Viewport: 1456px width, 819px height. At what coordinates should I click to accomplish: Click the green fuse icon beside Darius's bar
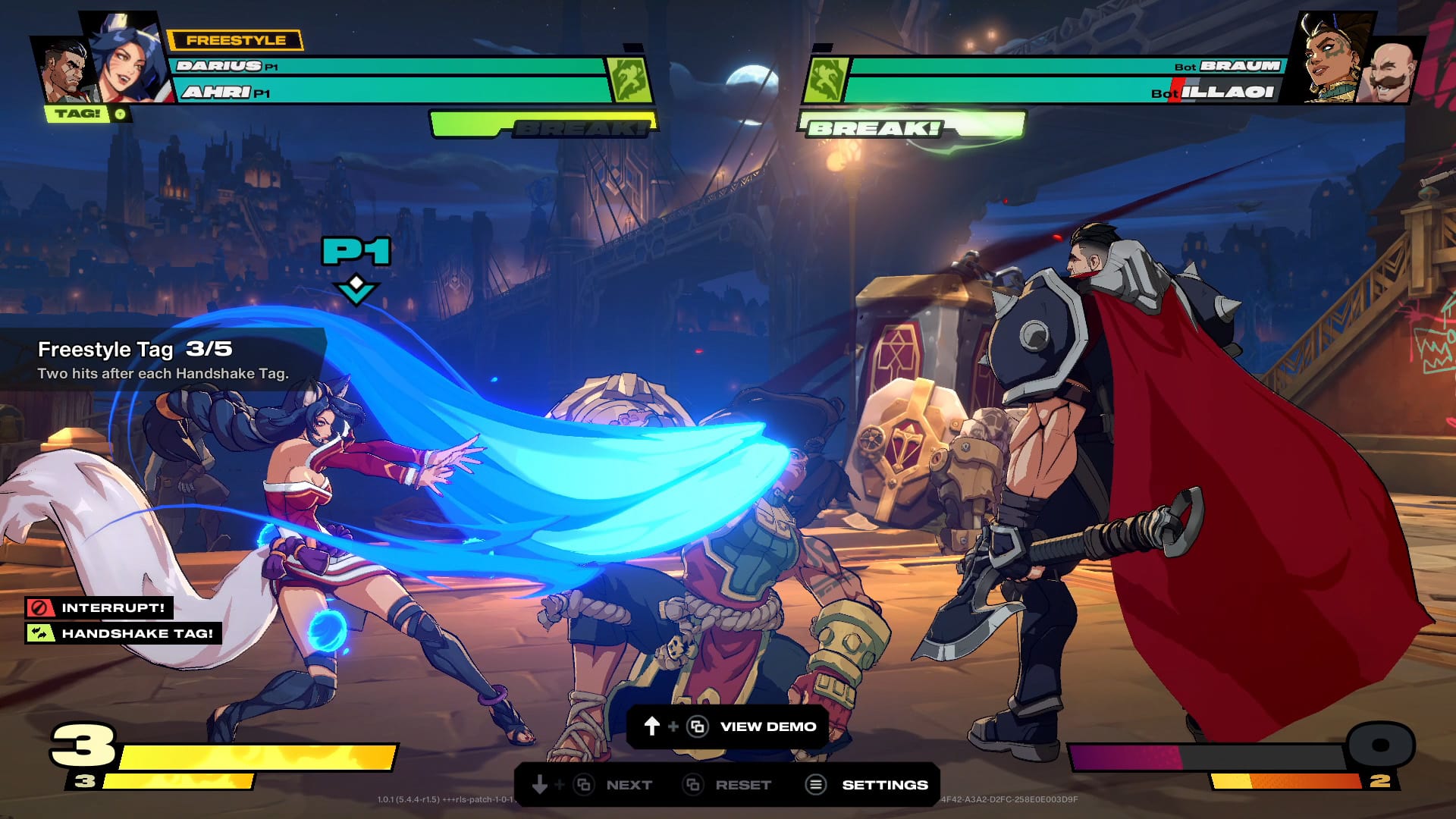pyautogui.click(x=629, y=79)
